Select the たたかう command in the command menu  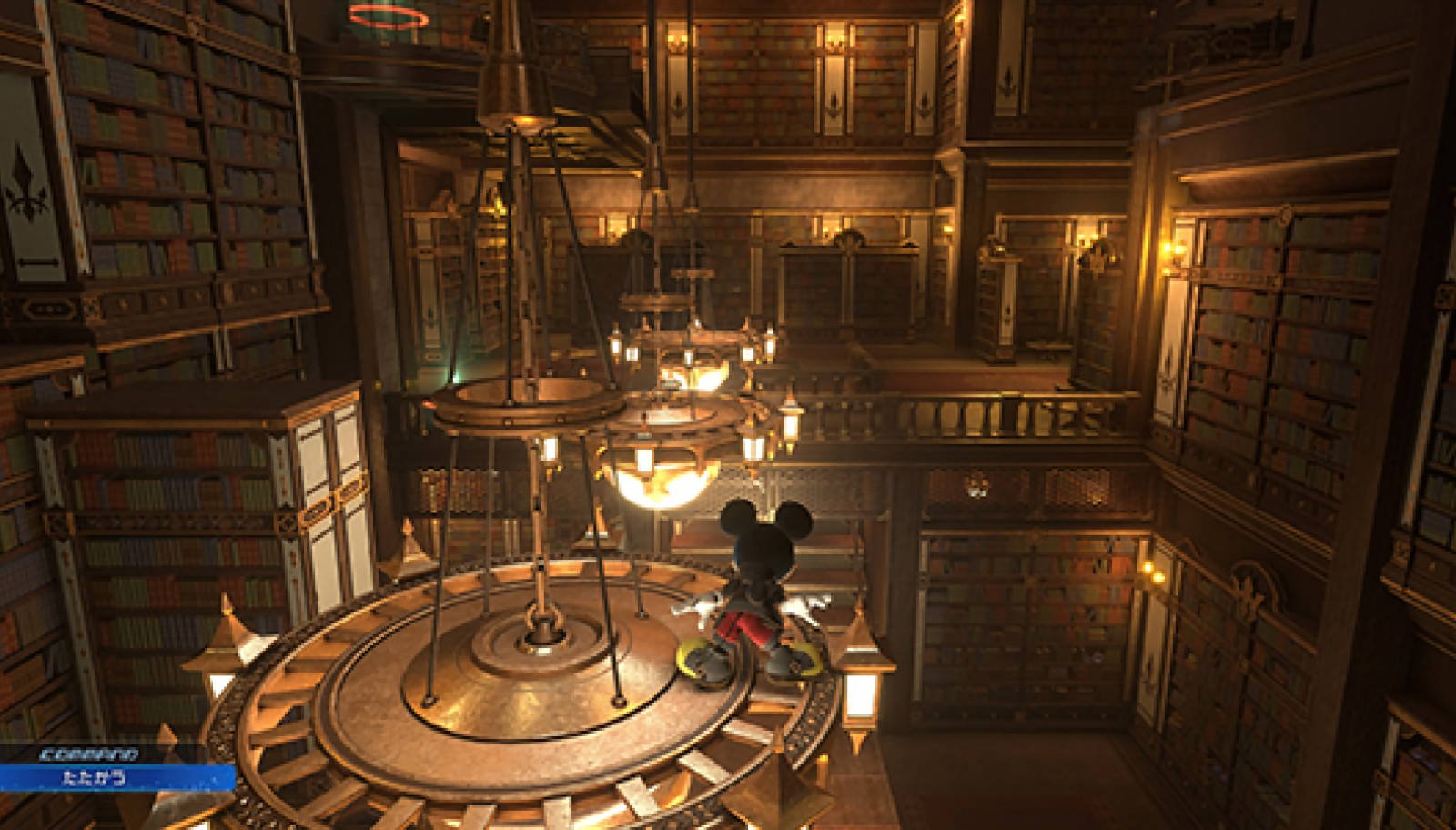[x=96, y=778]
